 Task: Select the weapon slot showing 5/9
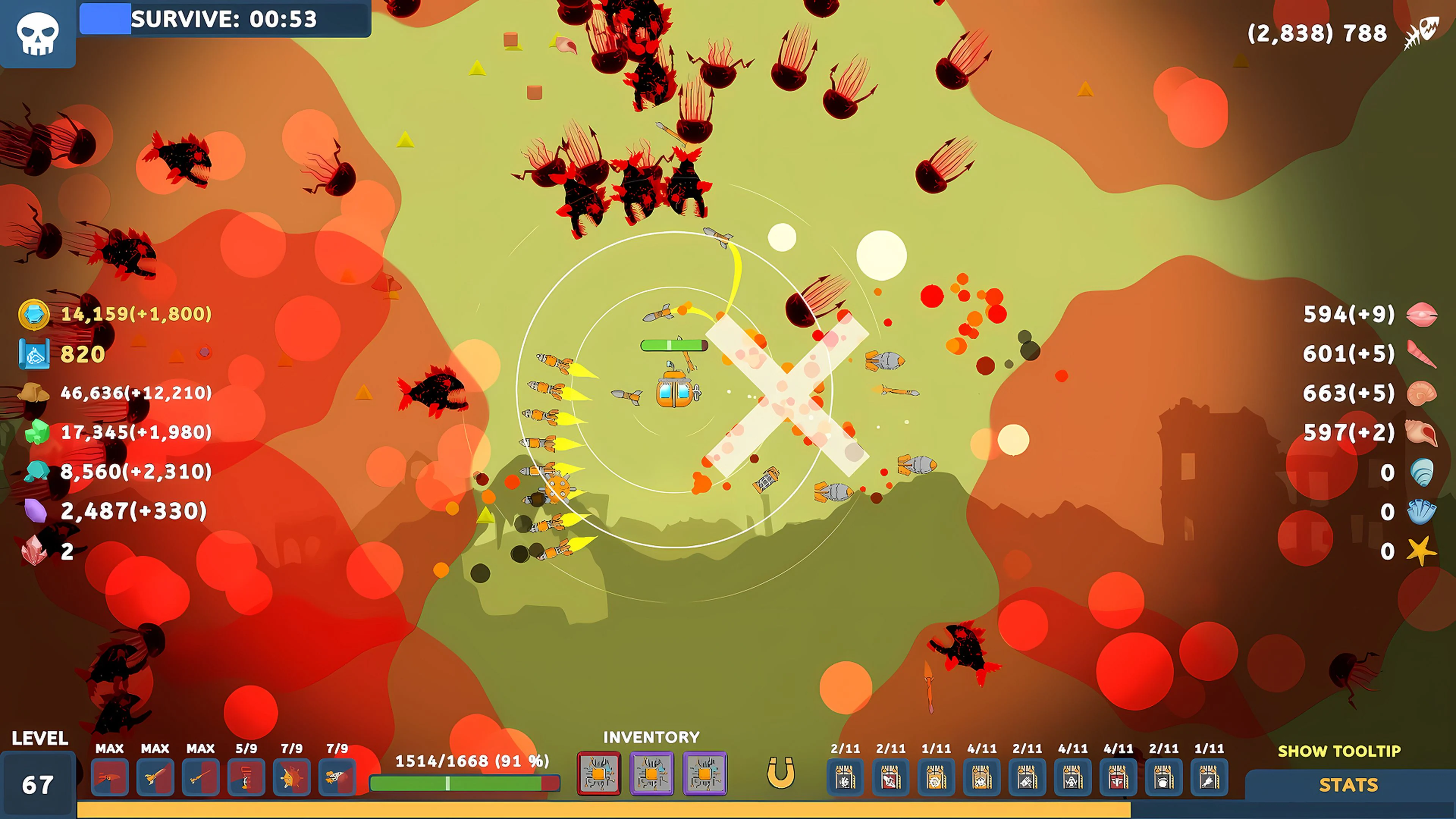(x=247, y=777)
